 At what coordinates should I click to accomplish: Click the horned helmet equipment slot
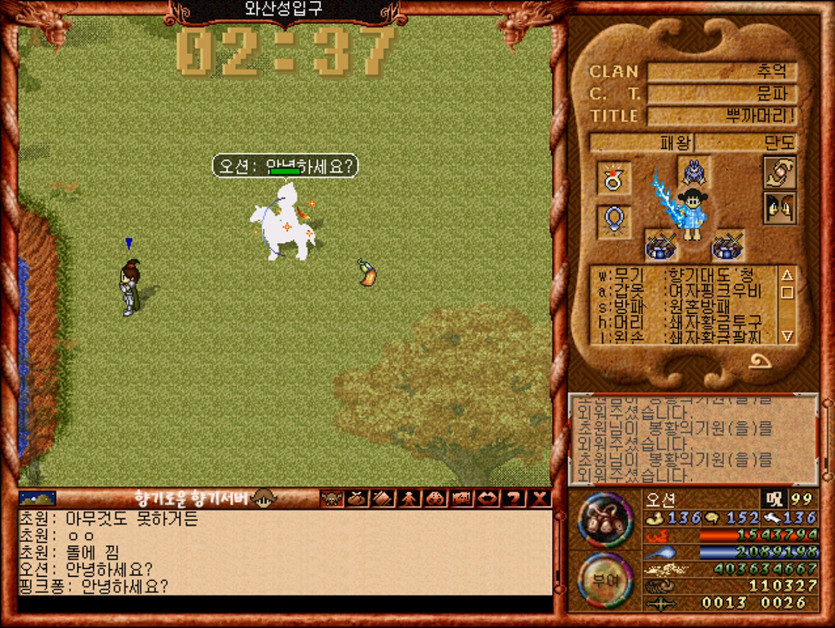pyautogui.click(x=693, y=170)
